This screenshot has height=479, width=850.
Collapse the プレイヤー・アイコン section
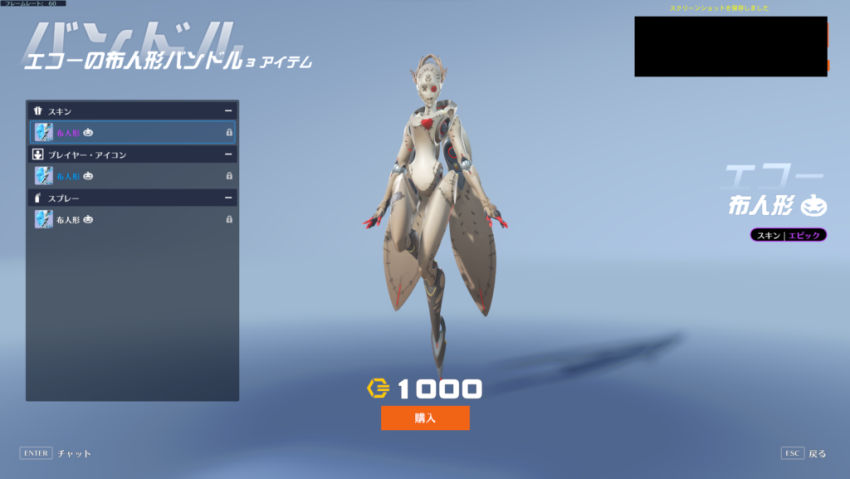coord(228,155)
